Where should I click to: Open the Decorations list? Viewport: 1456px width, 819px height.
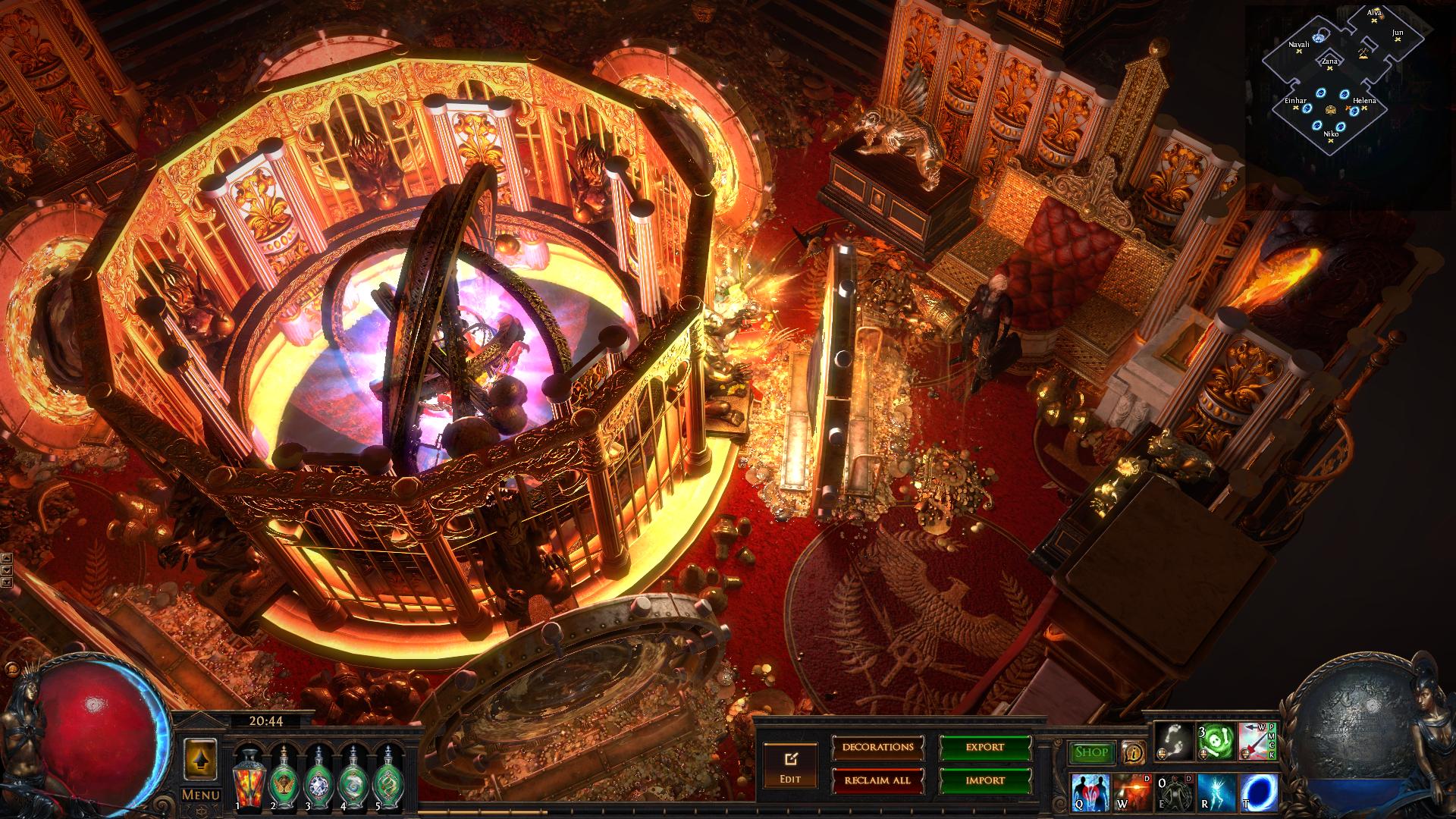(x=877, y=748)
